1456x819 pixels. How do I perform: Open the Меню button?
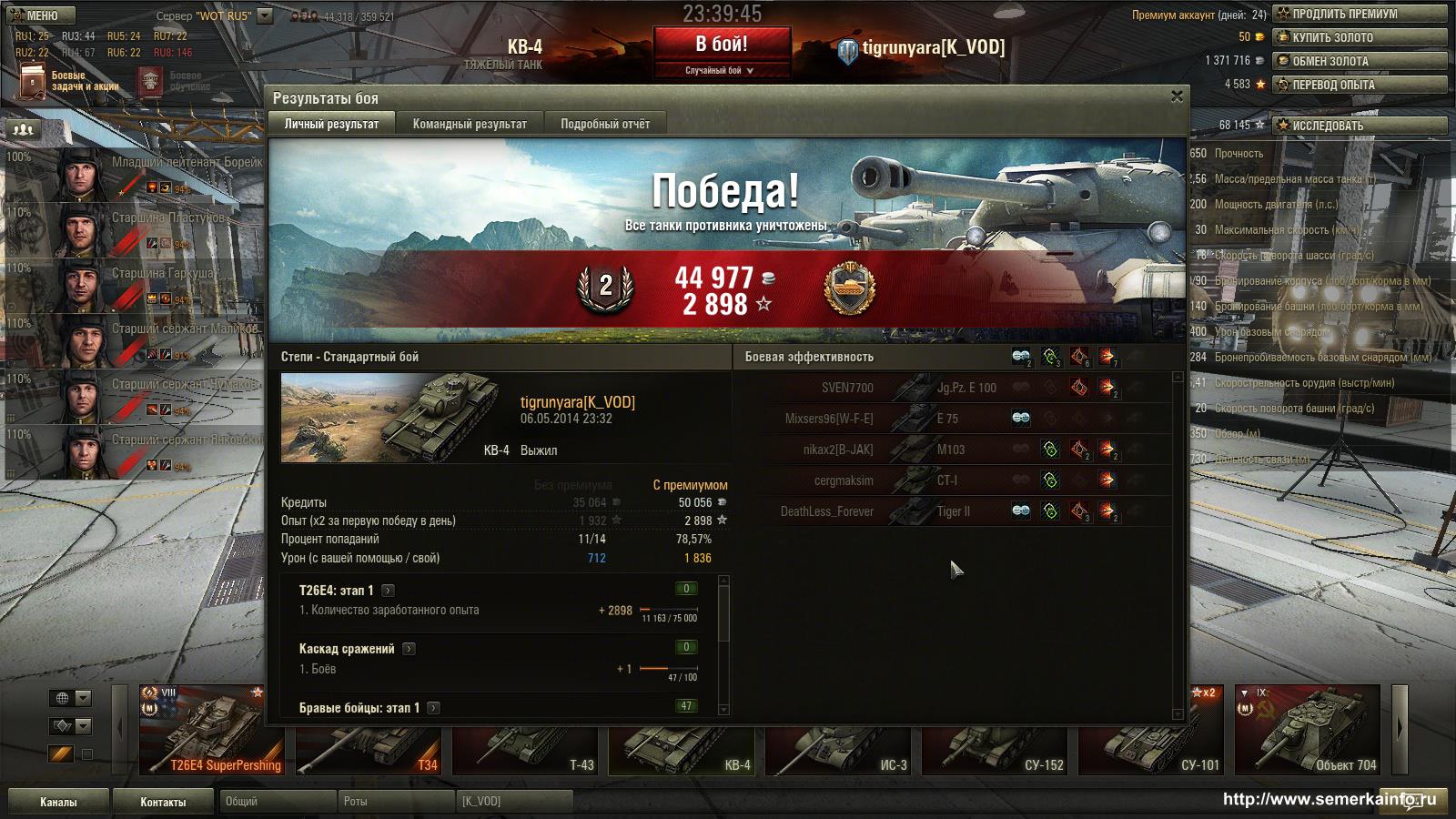pos(35,15)
